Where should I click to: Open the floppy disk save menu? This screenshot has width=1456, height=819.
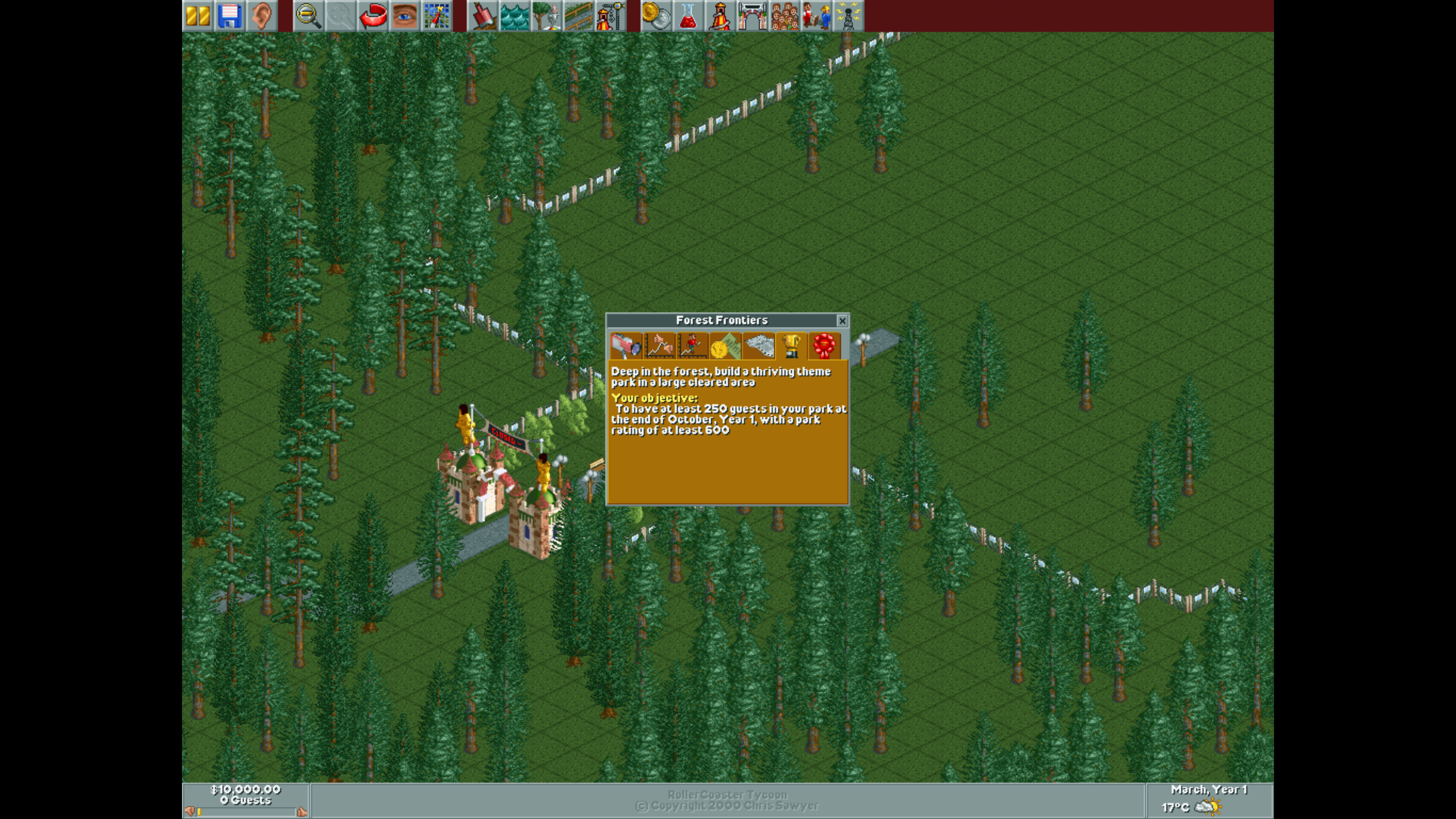pyautogui.click(x=230, y=16)
